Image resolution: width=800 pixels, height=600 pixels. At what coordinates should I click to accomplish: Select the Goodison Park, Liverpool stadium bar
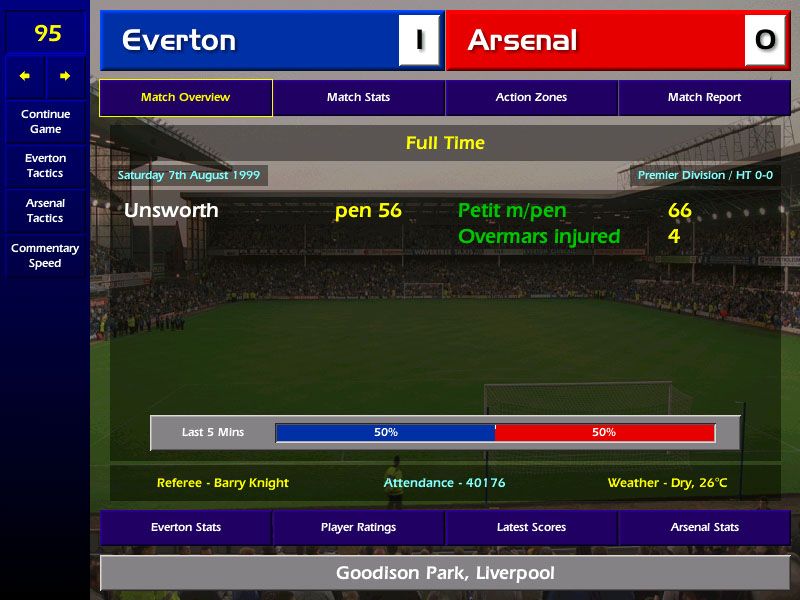pos(445,573)
